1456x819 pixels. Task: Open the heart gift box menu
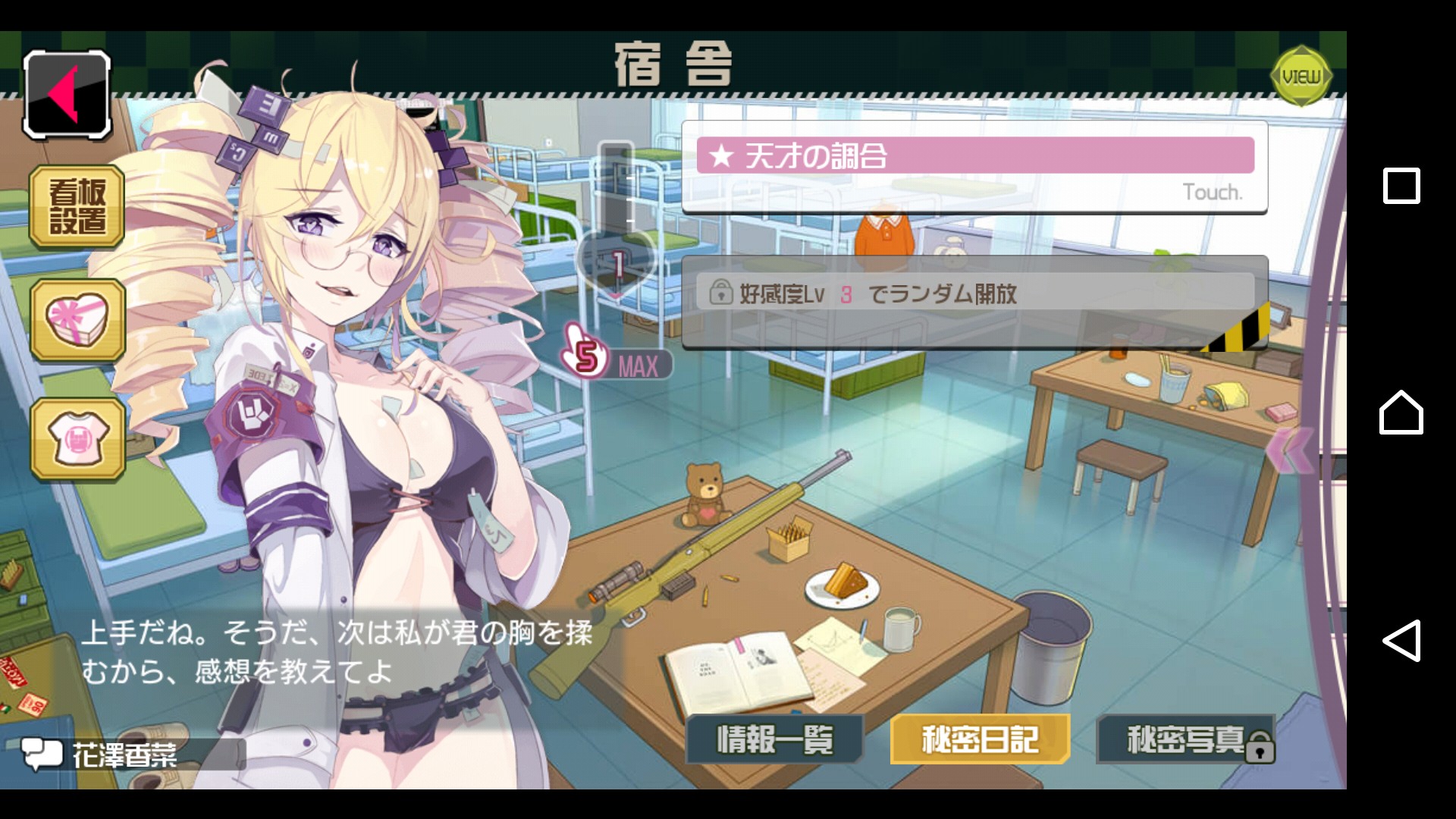(x=77, y=319)
